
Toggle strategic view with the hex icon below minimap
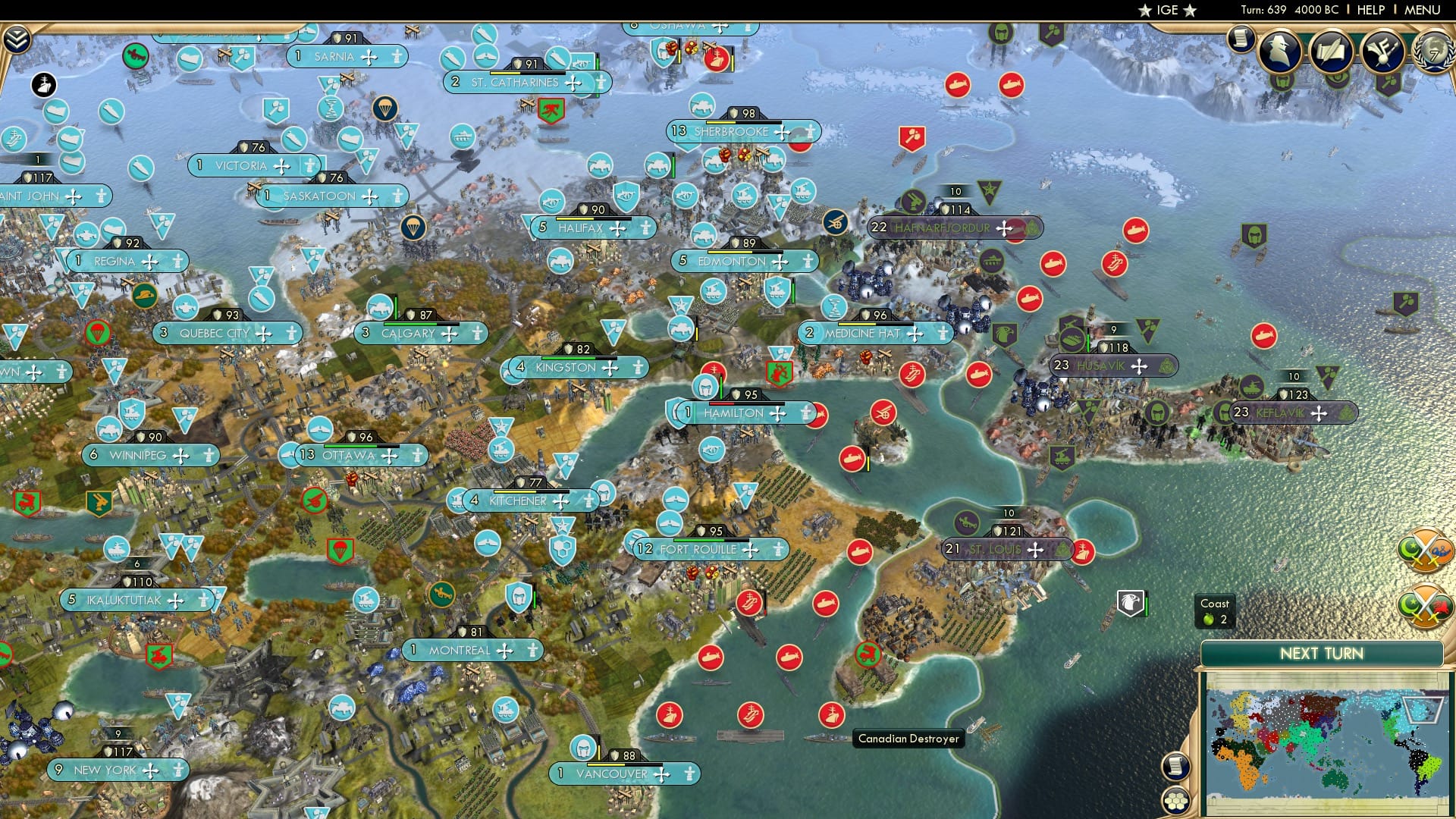[x=1176, y=801]
